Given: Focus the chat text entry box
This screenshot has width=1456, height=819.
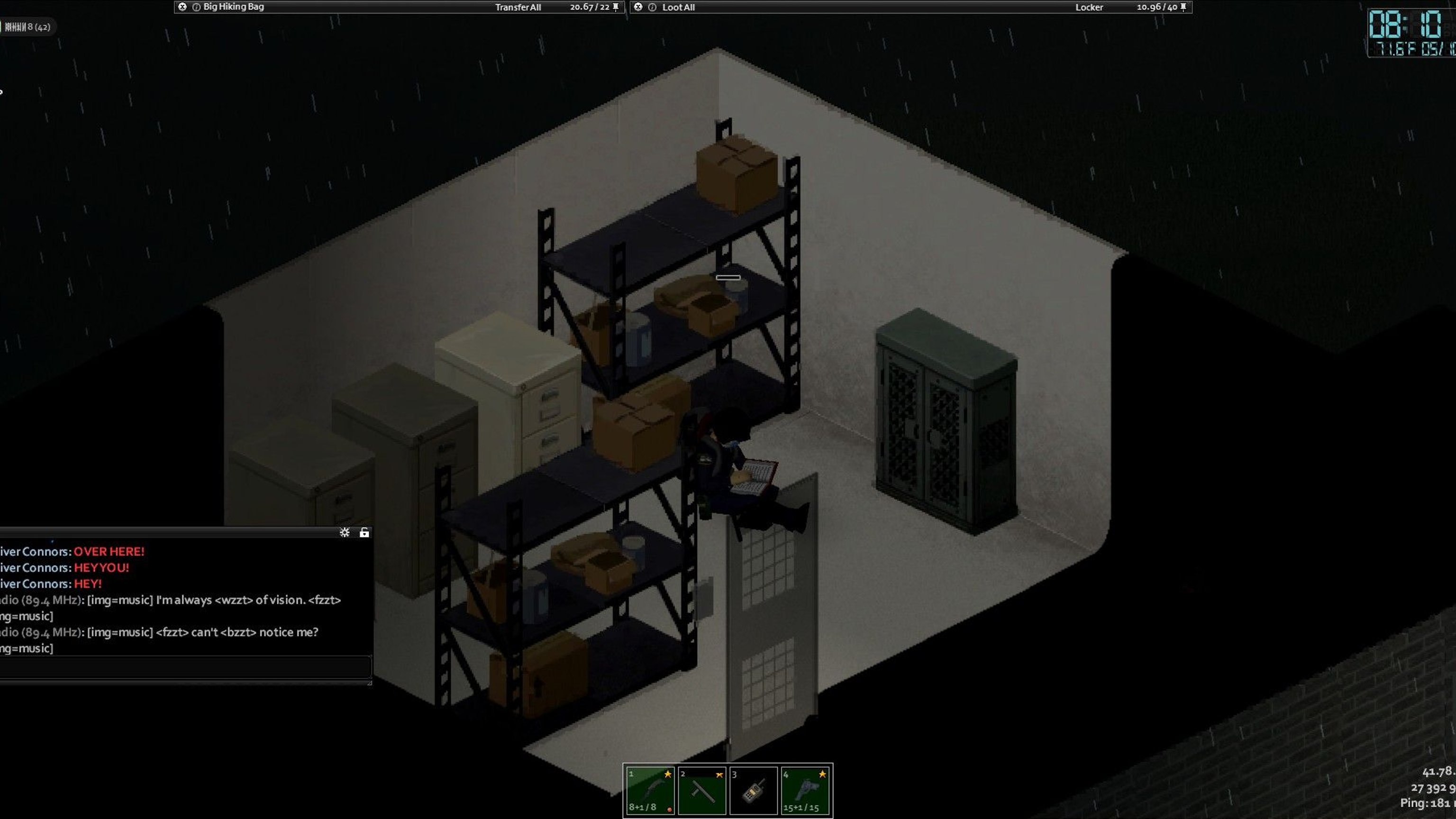Looking at the screenshot, I should [x=184, y=667].
